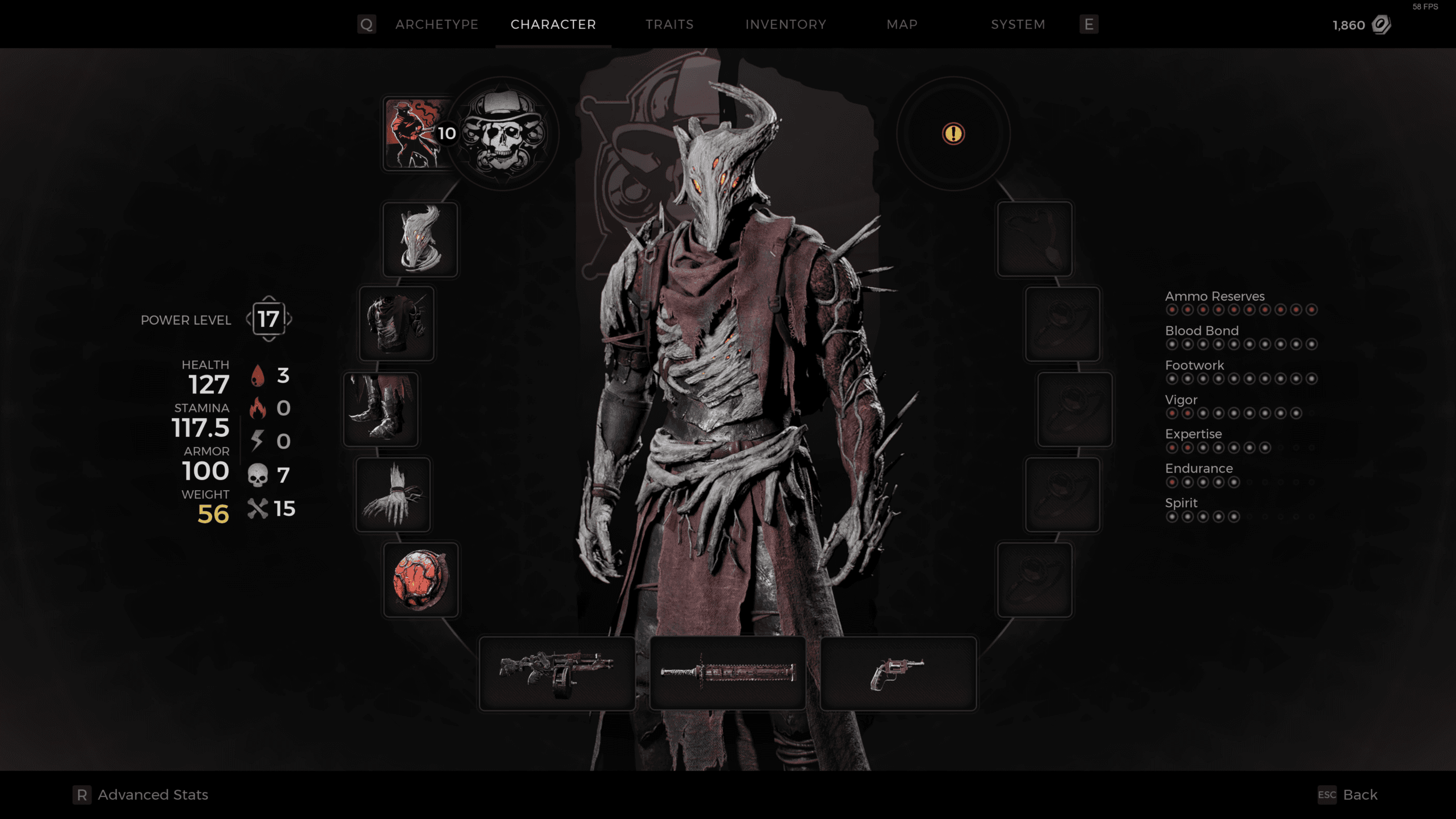Open the revolver handgun slot

tap(898, 673)
